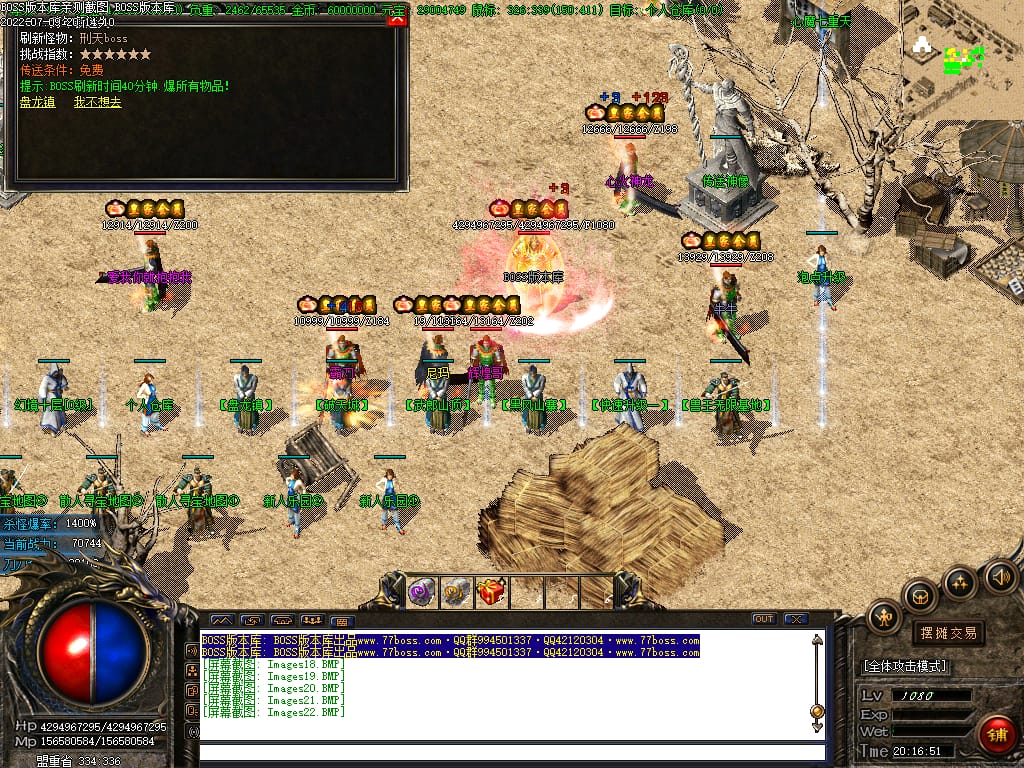
Task: Click the OUT button above chat
Action: [764, 619]
